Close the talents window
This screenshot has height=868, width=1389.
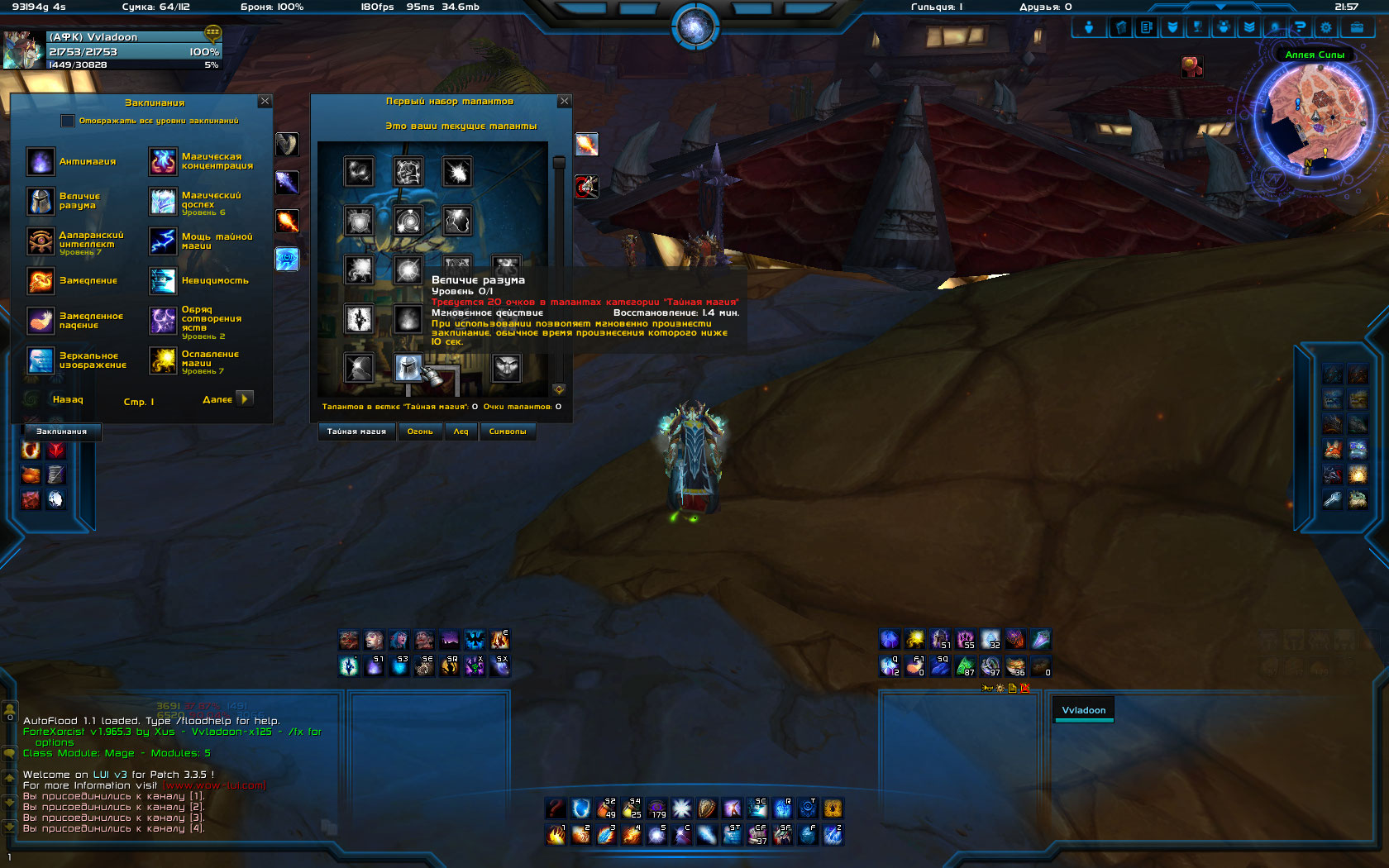pyautogui.click(x=565, y=101)
